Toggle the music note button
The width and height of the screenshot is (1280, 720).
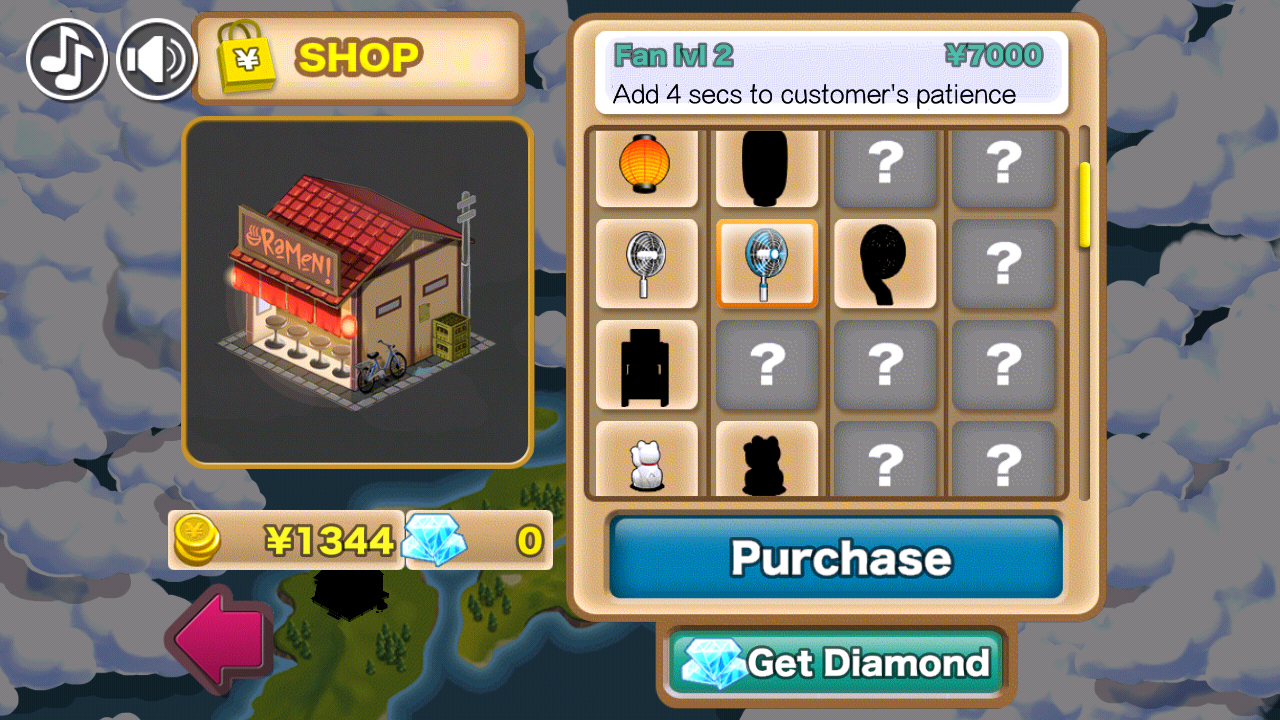click(x=67, y=59)
